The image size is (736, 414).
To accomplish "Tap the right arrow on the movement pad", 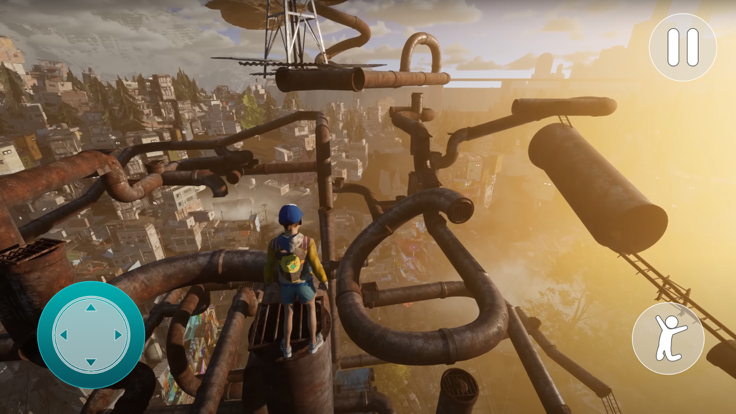I will (118, 336).
